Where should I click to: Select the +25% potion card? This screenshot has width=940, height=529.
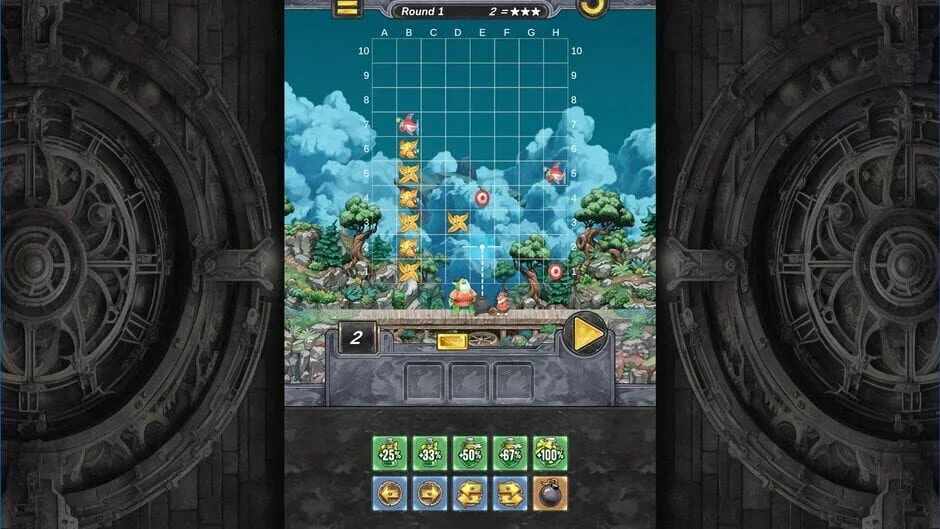coord(390,452)
